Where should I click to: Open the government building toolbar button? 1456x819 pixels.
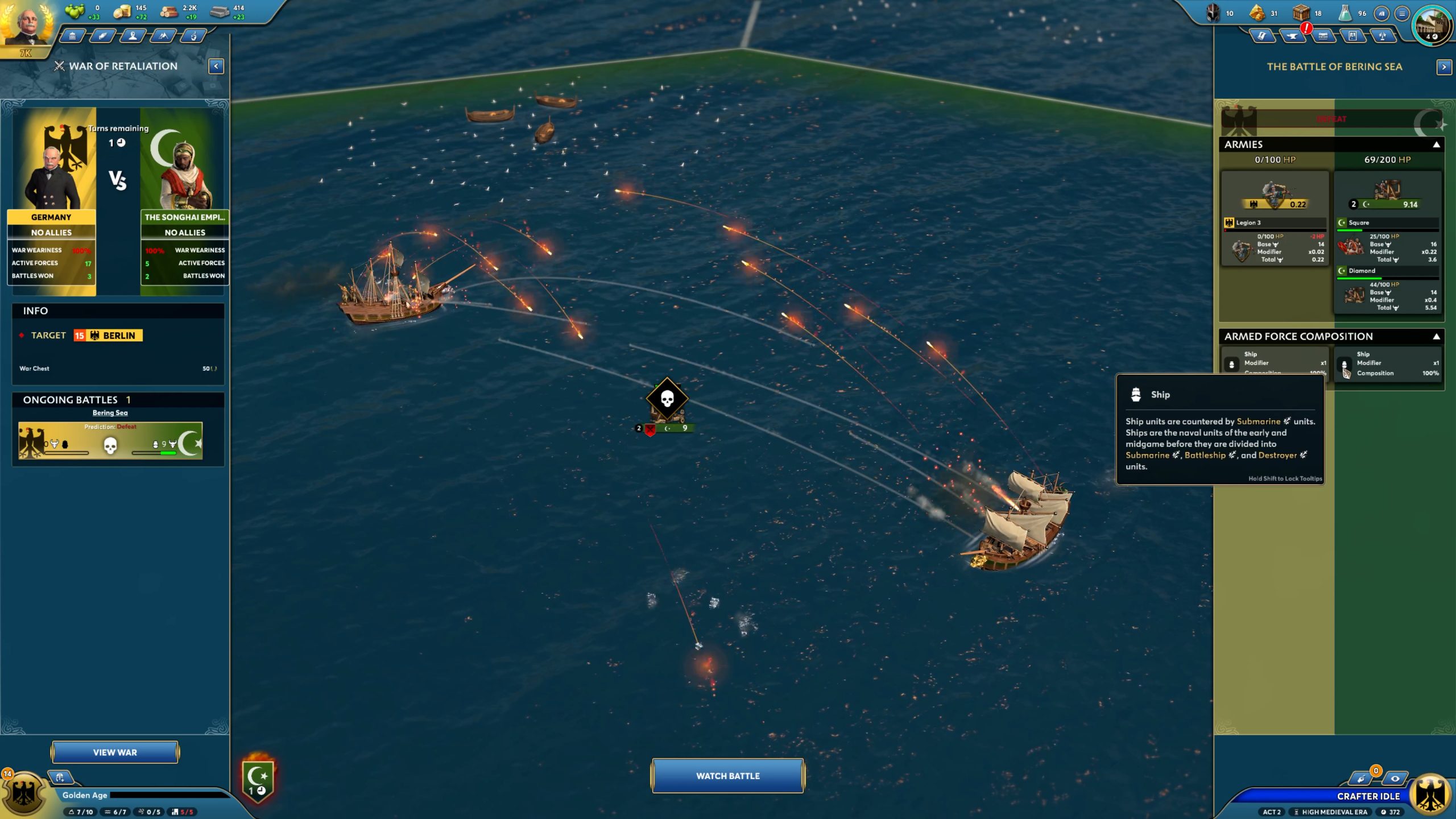coord(72,36)
